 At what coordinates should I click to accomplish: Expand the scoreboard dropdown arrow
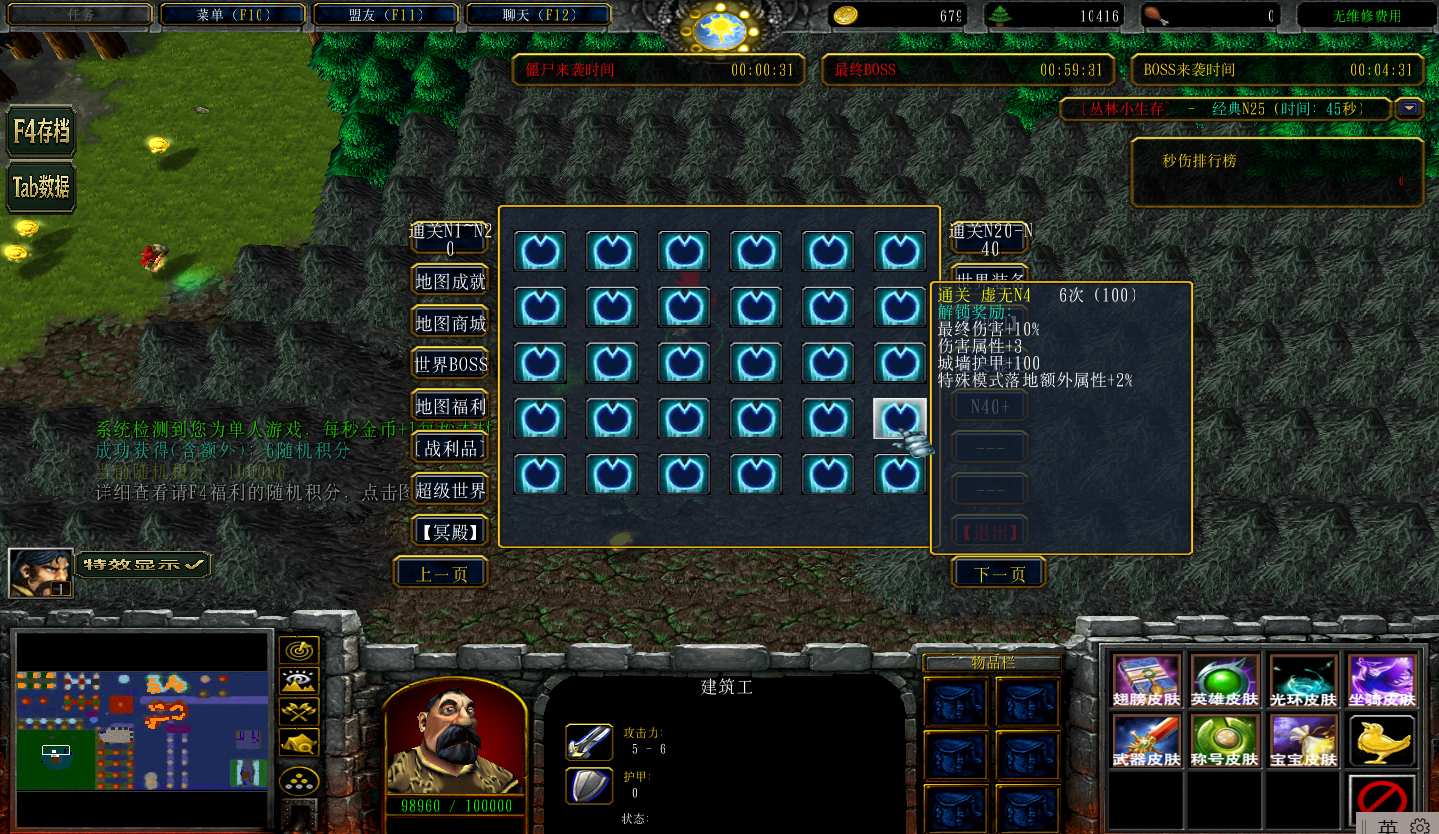(1410, 108)
